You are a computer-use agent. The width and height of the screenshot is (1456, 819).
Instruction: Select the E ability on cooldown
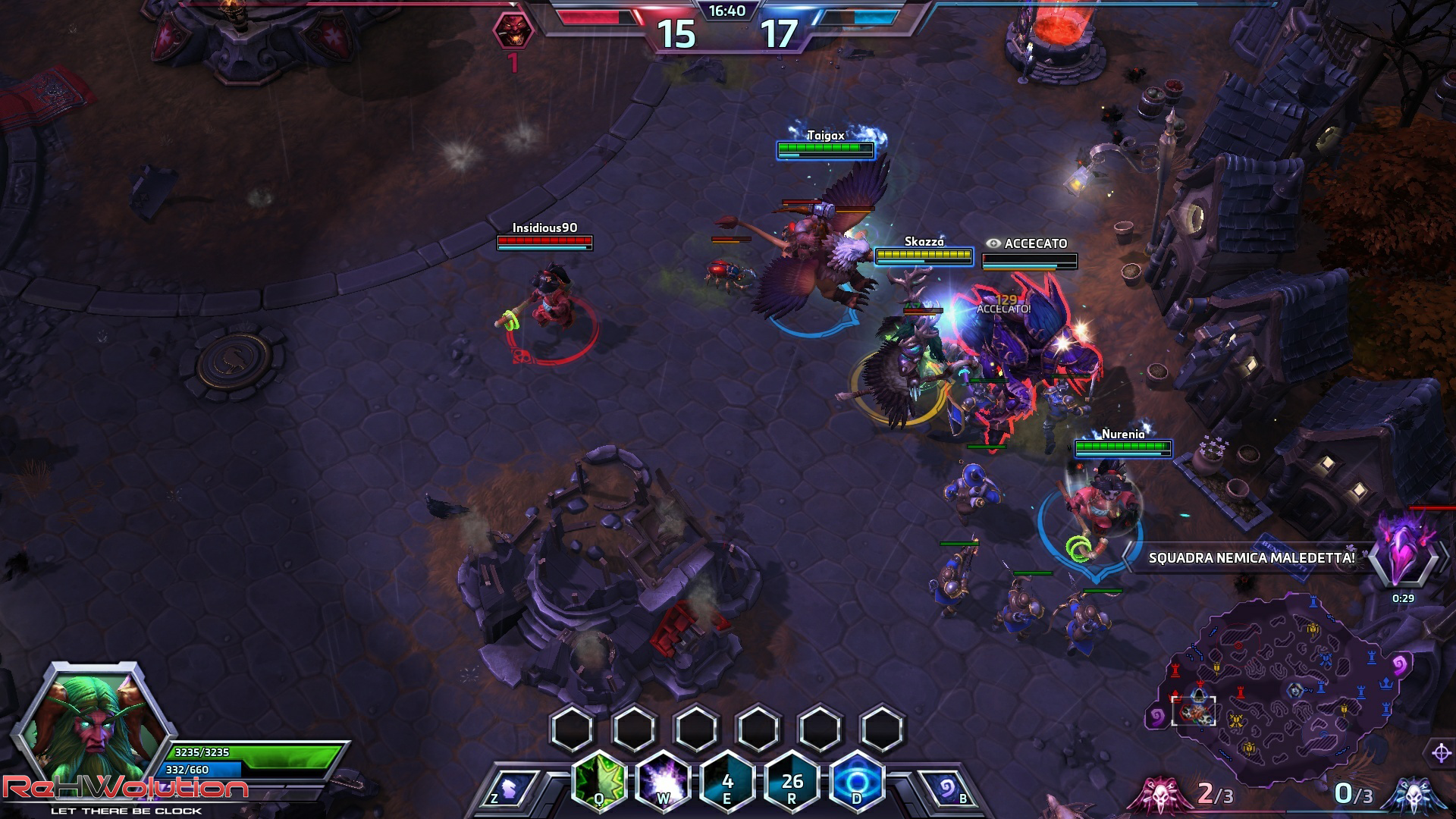pos(727,781)
